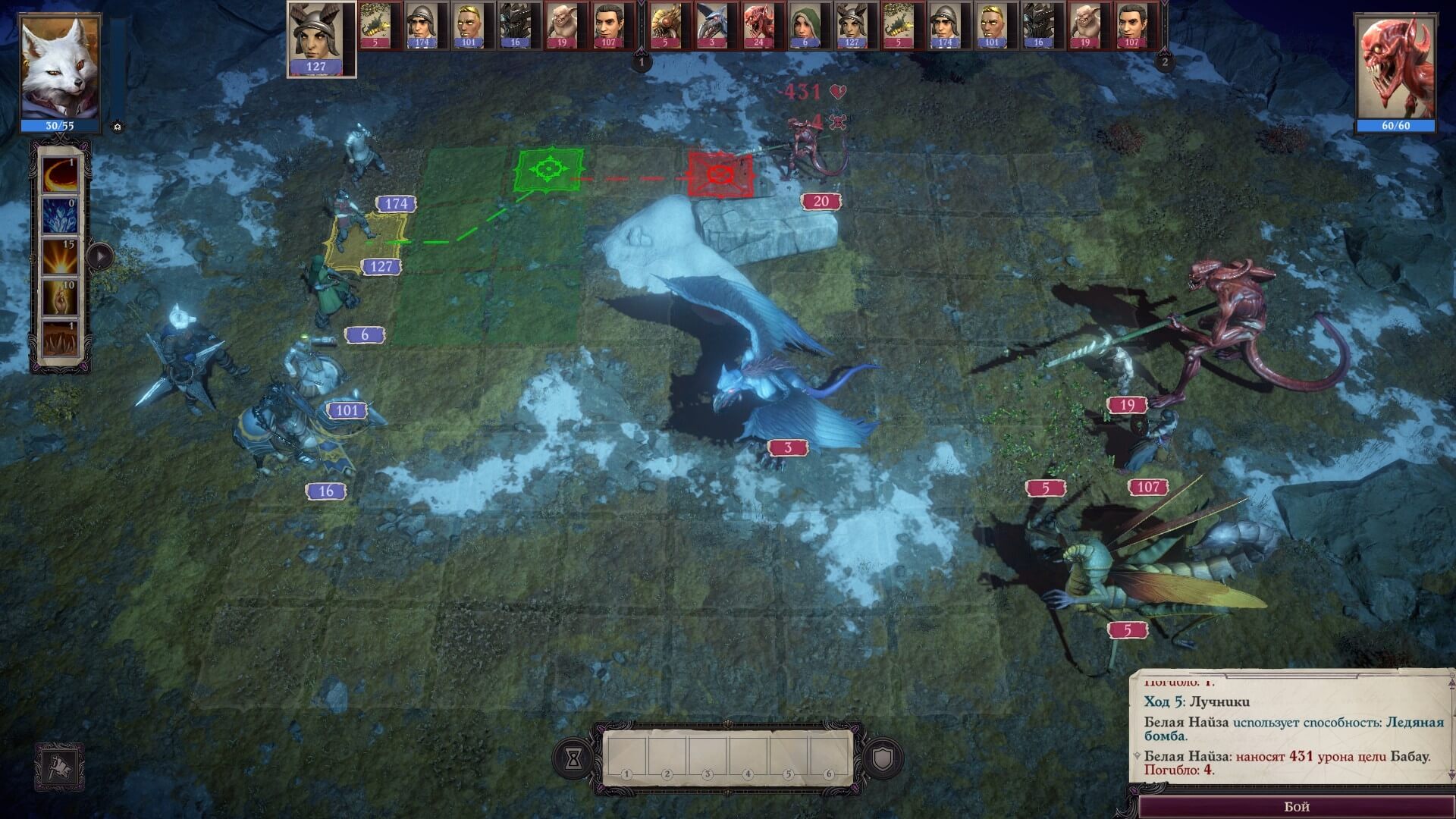Click the white flag surrender button
Screen dimensions: 1456x819
tap(59, 767)
